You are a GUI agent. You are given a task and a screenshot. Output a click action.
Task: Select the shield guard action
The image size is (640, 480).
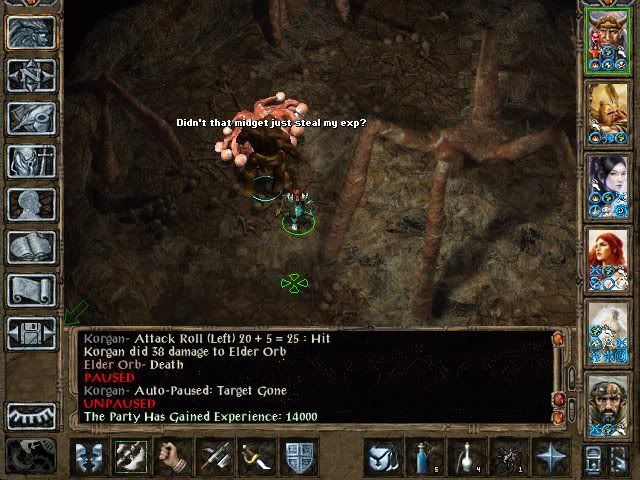click(x=300, y=457)
